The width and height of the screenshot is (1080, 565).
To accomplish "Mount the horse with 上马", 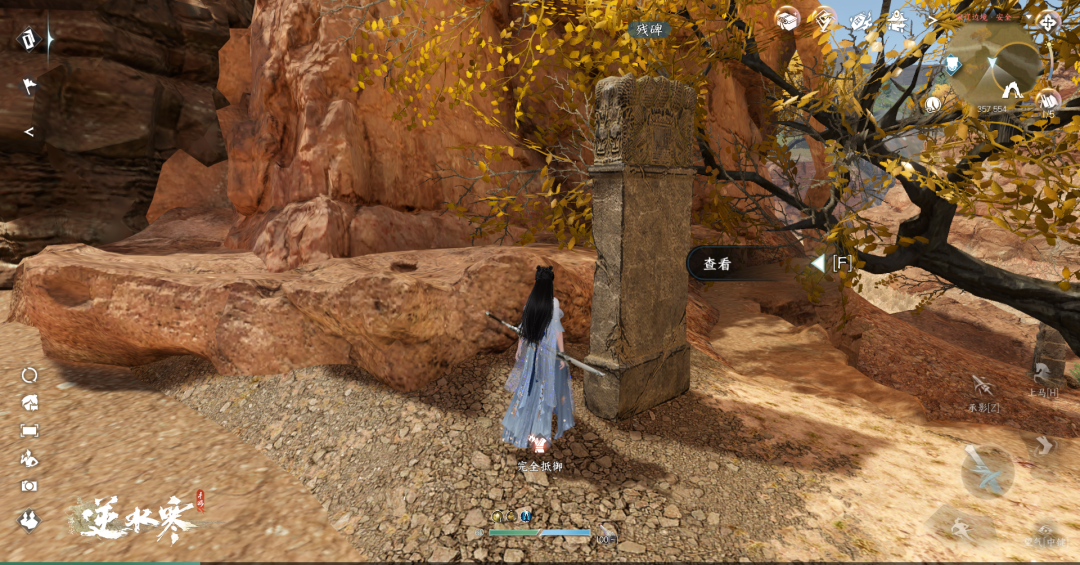I will tap(1042, 378).
